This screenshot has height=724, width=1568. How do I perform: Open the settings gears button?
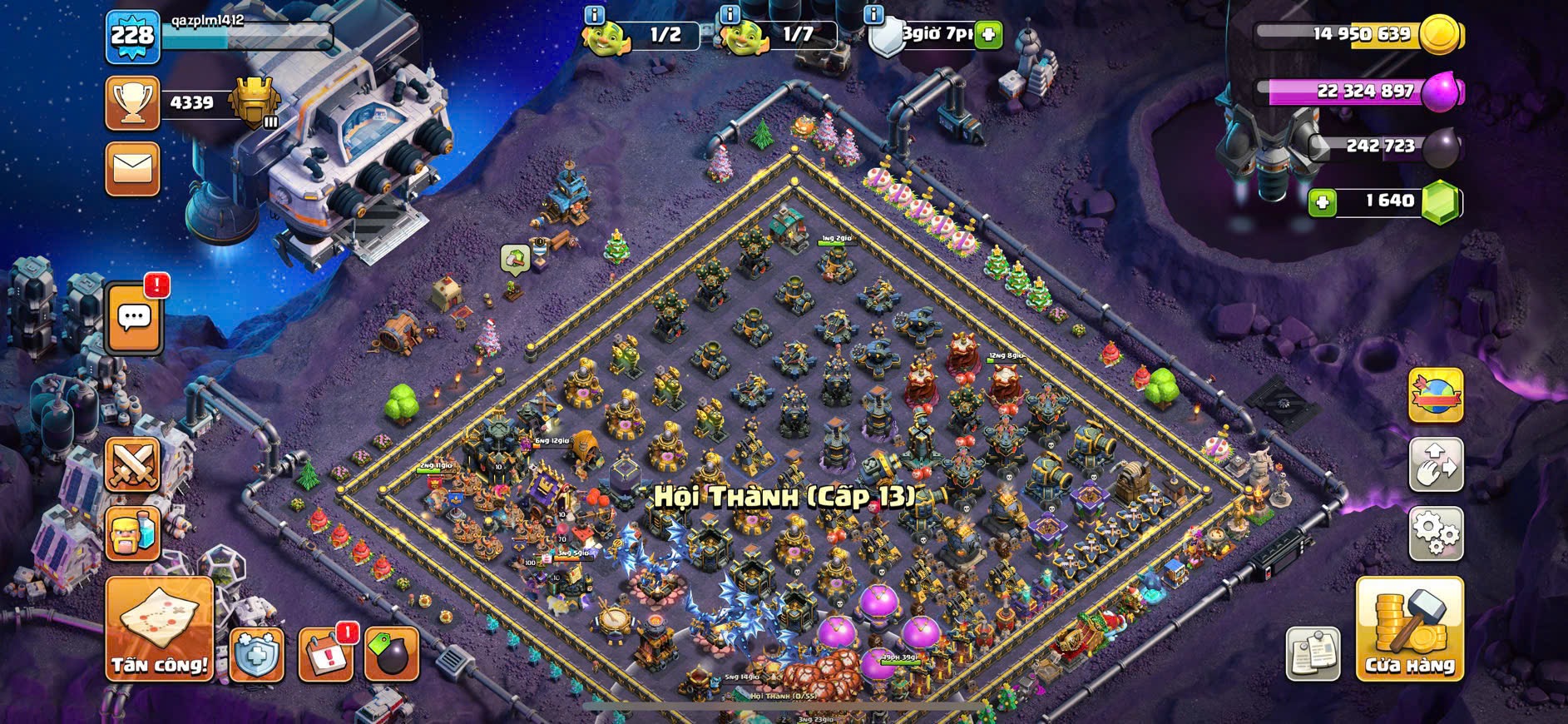click(x=1436, y=533)
